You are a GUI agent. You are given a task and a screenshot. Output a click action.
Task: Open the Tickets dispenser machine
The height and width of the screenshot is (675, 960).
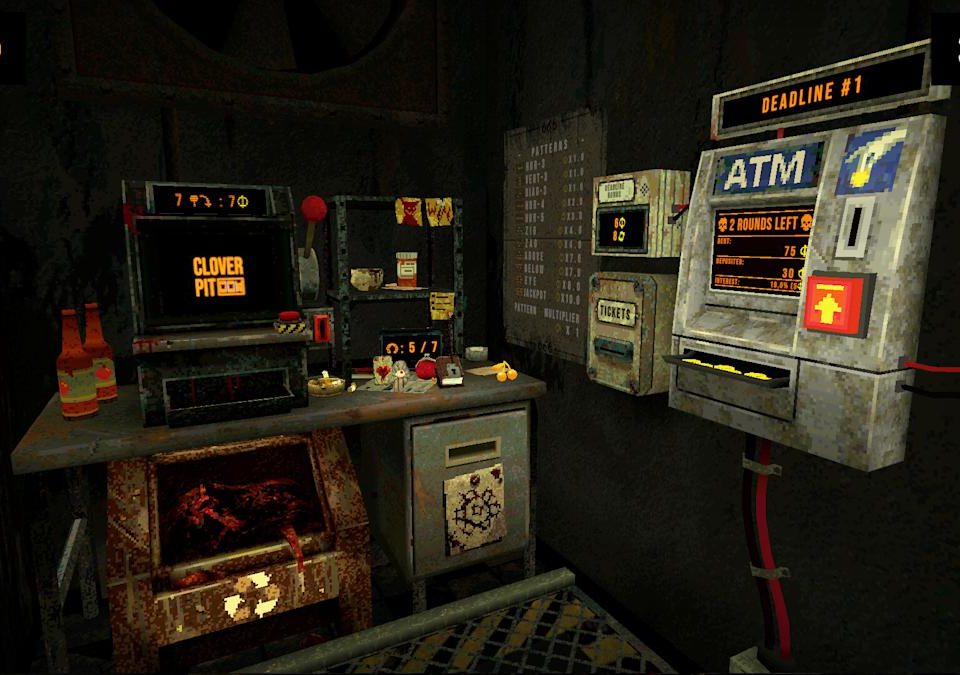618,328
